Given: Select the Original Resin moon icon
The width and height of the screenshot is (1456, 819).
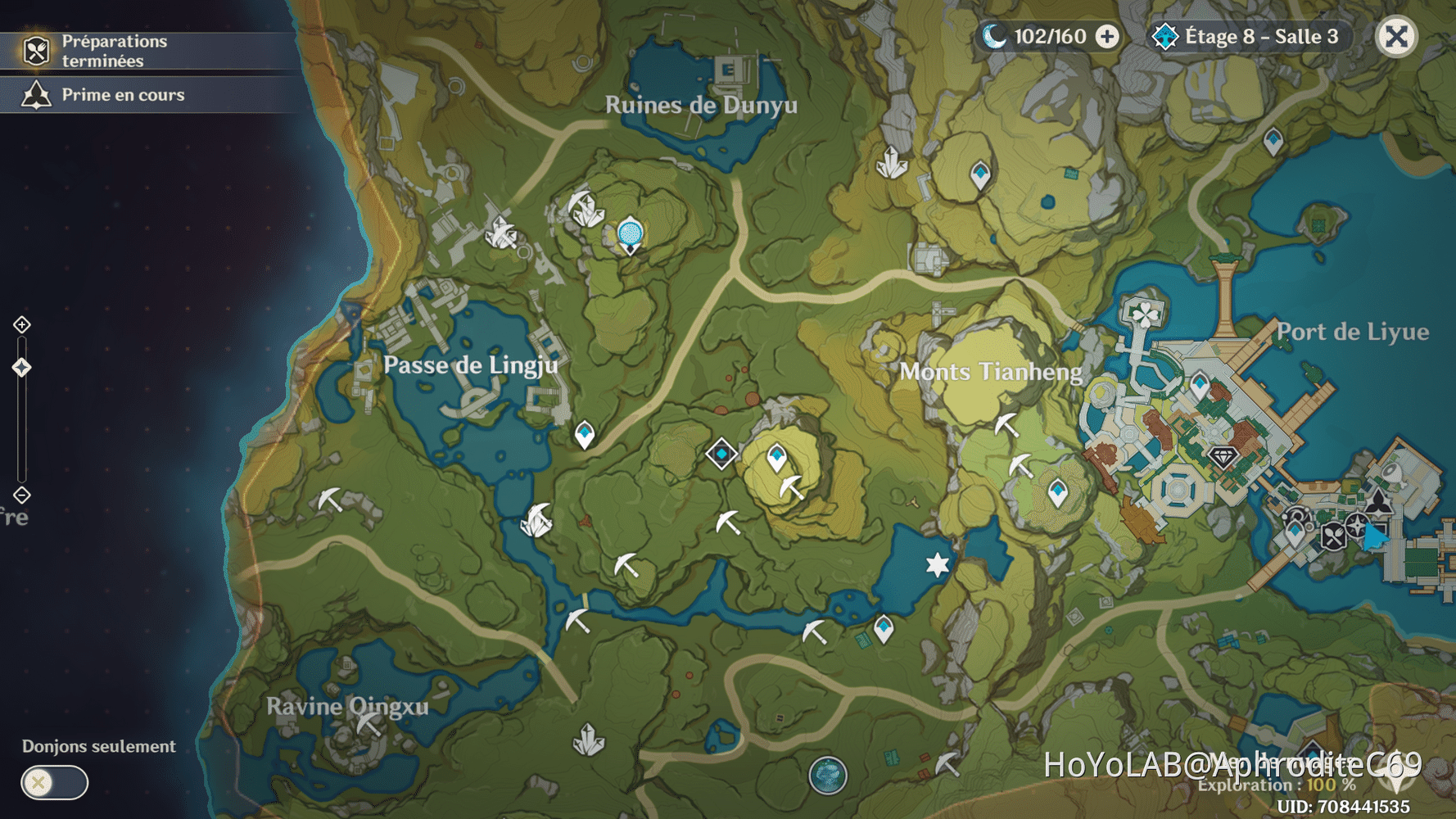Looking at the screenshot, I should pyautogui.click(x=993, y=36).
